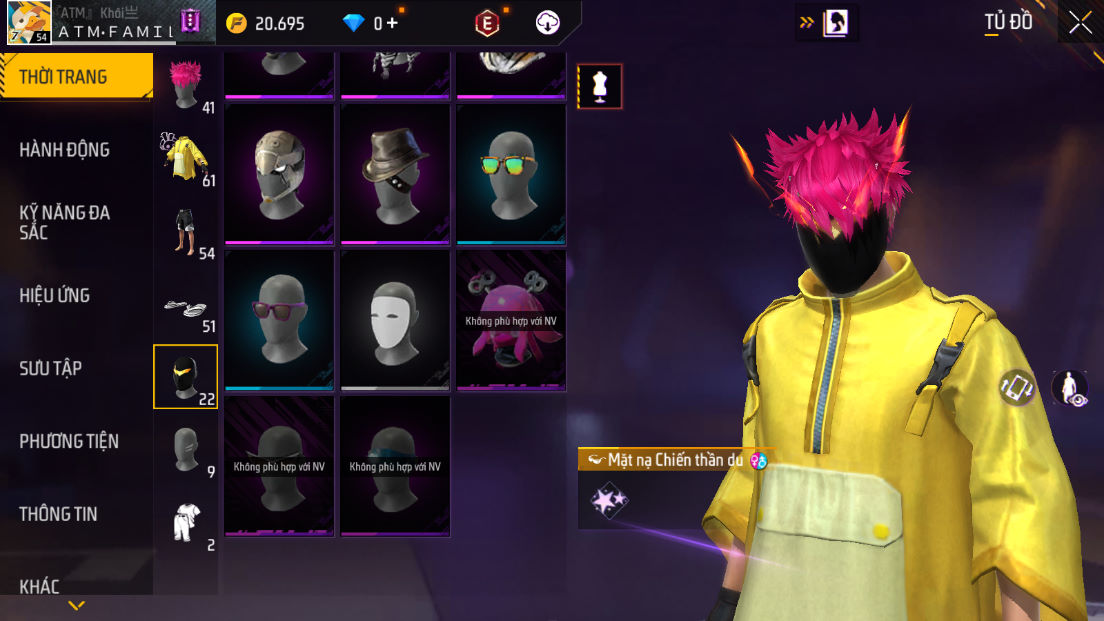This screenshot has width=1104, height=621.
Task: Pick the shoes subcategory icon
Action: click(186, 307)
